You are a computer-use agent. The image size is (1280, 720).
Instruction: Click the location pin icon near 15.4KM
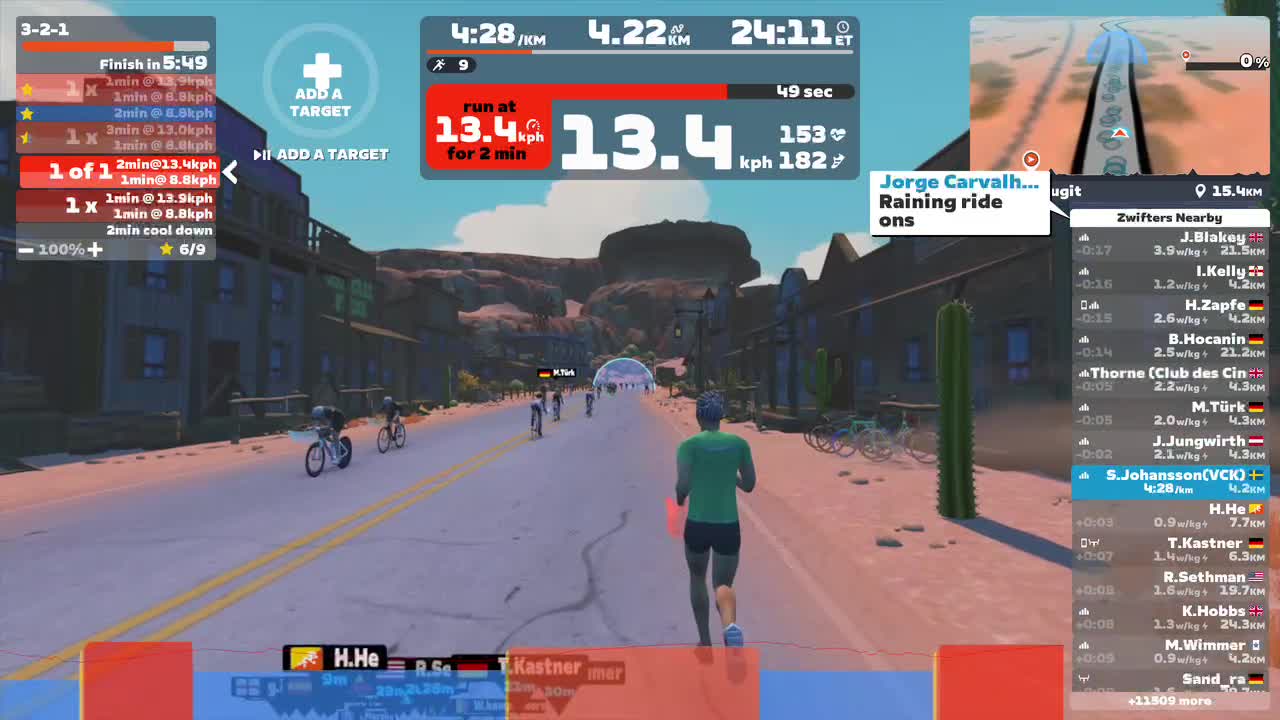point(1203,190)
